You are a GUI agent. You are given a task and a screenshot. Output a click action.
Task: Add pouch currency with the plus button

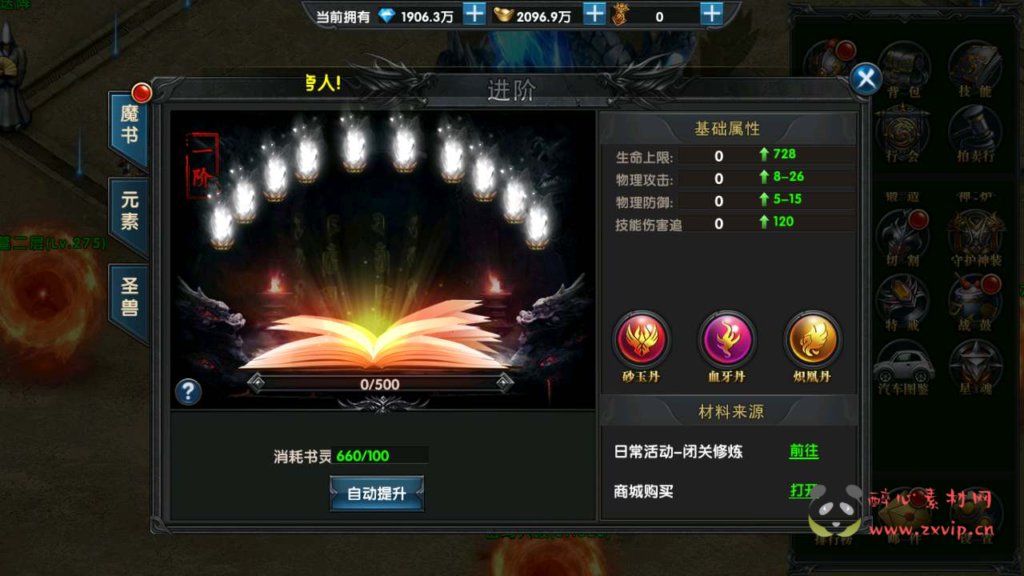711,15
